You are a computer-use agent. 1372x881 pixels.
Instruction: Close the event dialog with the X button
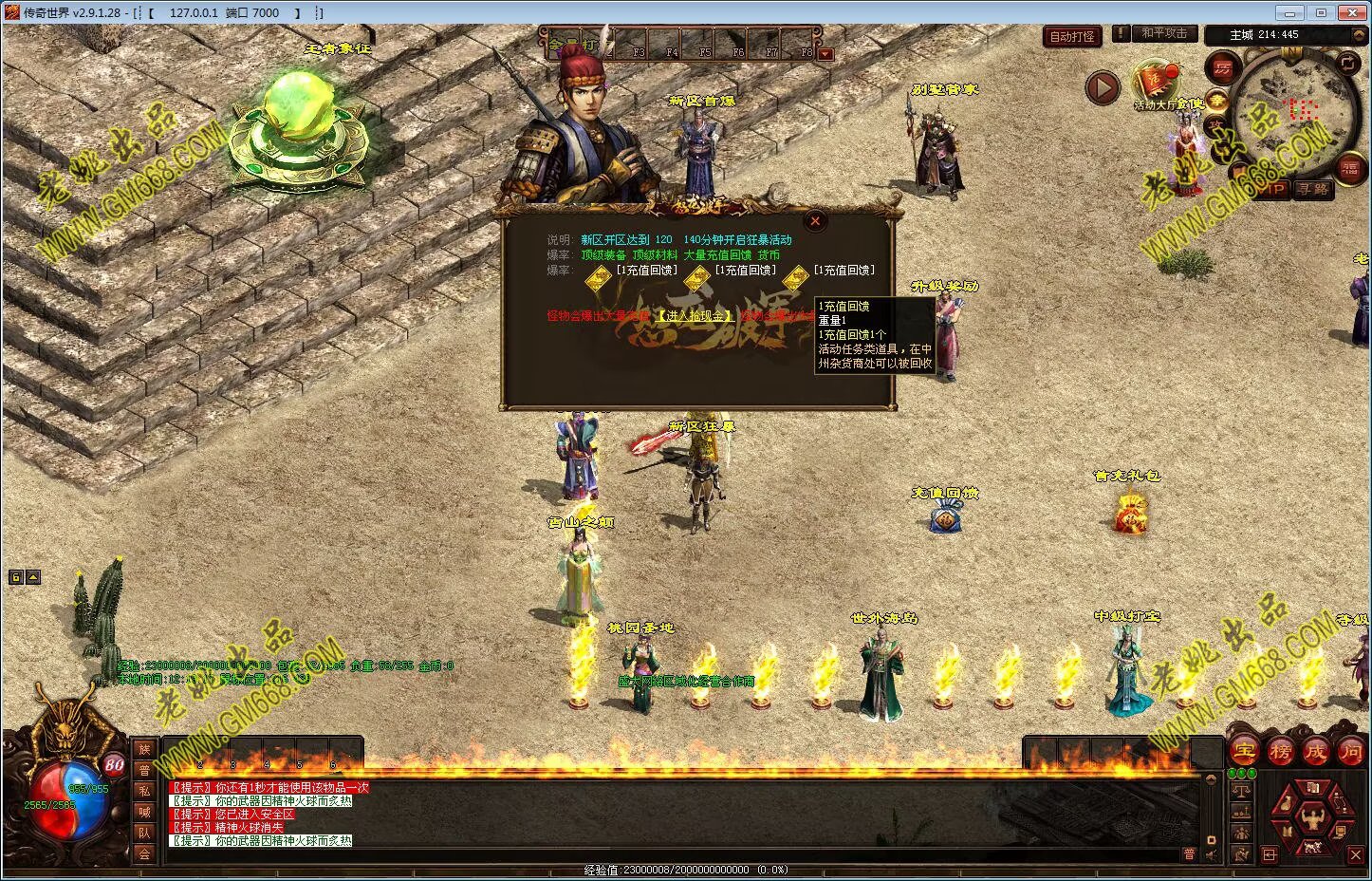(814, 221)
